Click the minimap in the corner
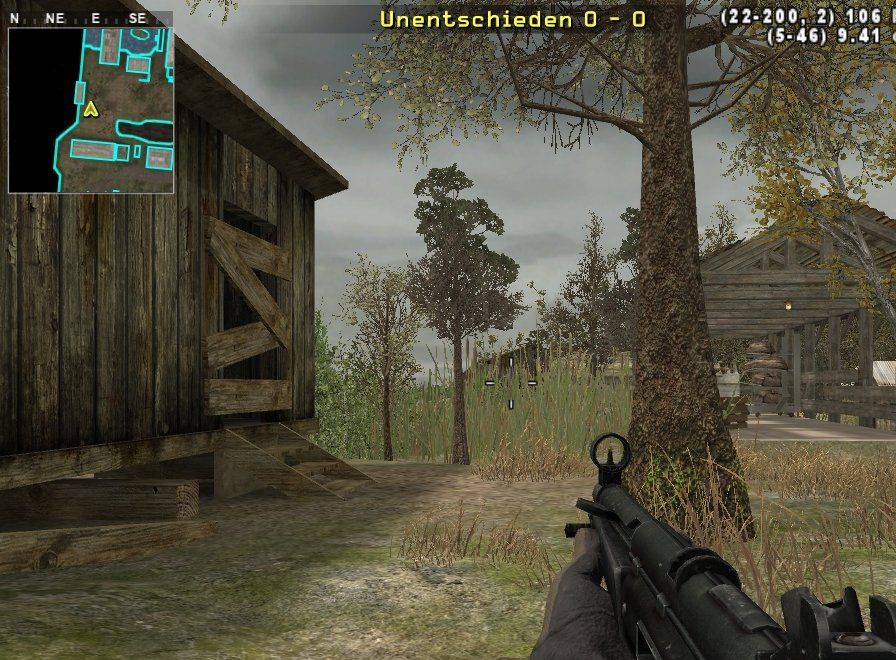 [x=91, y=110]
